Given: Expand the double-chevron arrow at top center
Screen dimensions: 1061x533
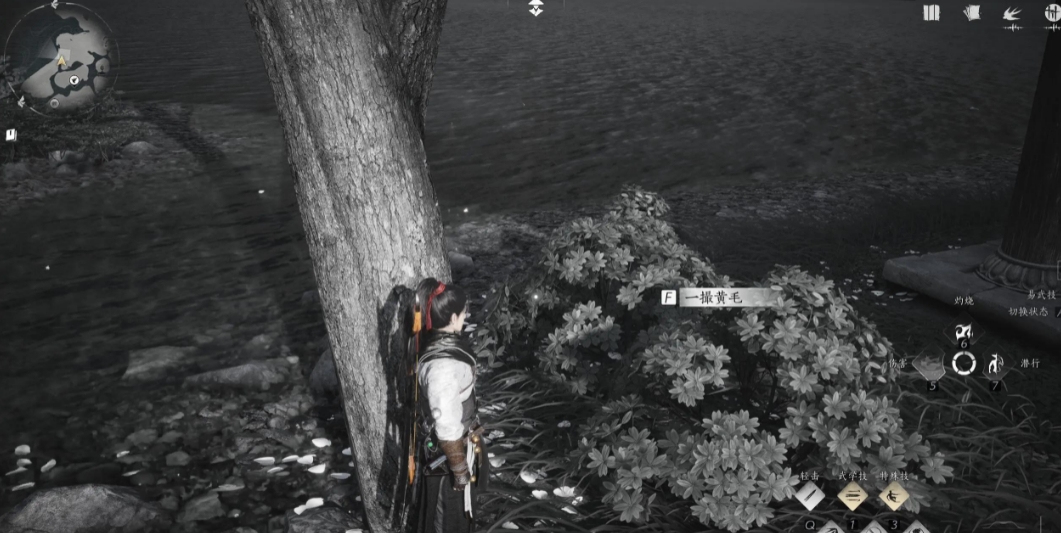Looking at the screenshot, I should pyautogui.click(x=536, y=8).
